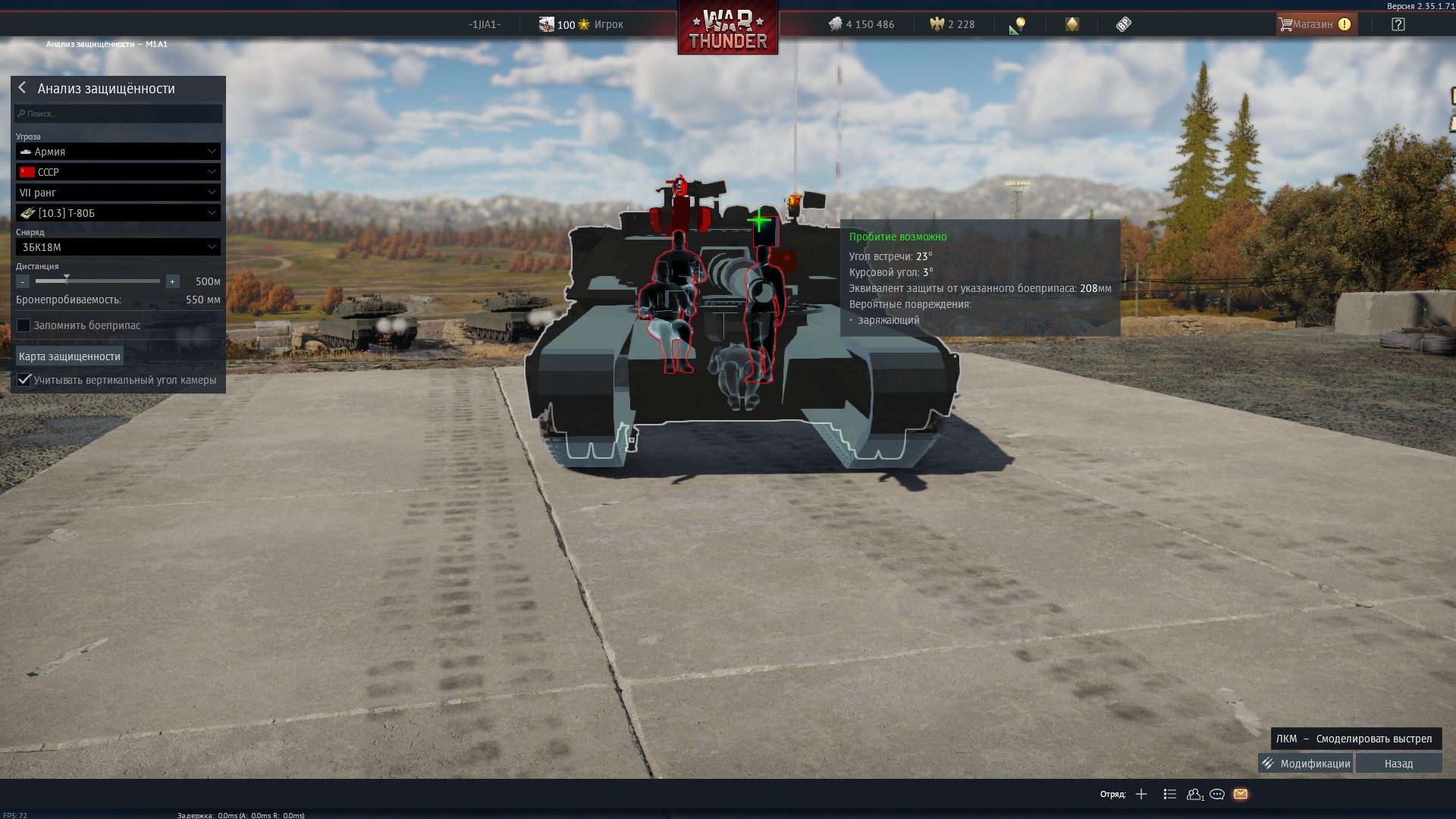Increase distance with the plus button

(173, 281)
